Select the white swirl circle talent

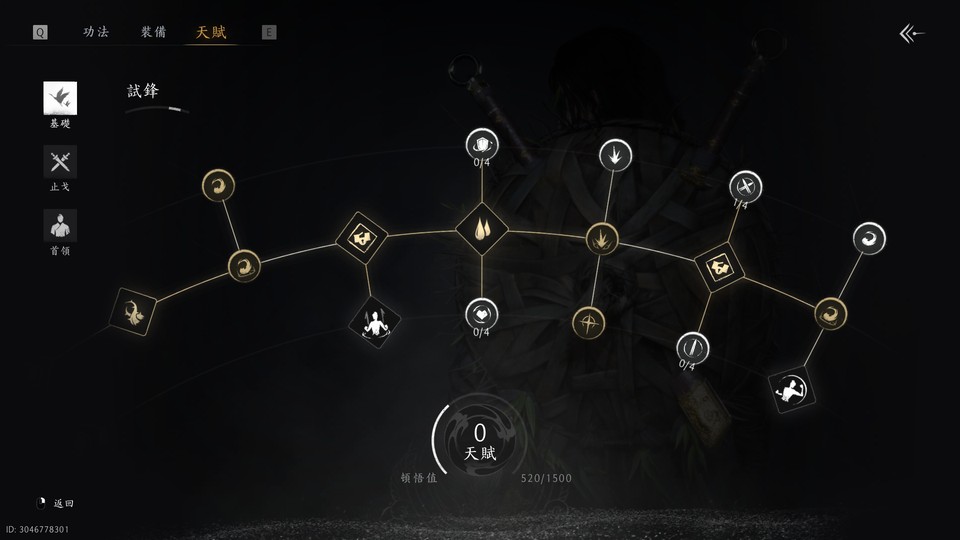click(x=868, y=239)
